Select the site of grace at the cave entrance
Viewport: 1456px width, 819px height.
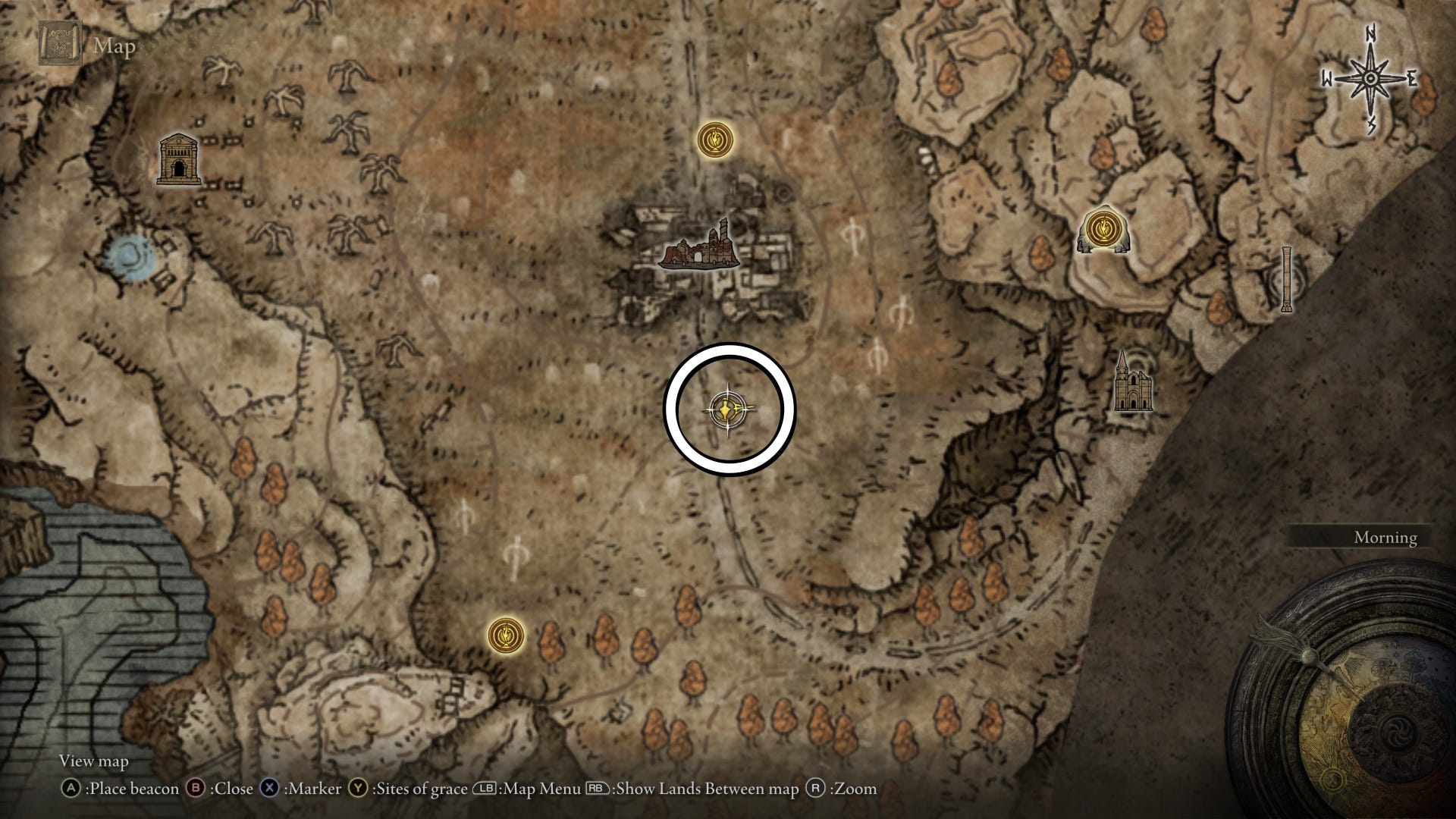[1103, 228]
